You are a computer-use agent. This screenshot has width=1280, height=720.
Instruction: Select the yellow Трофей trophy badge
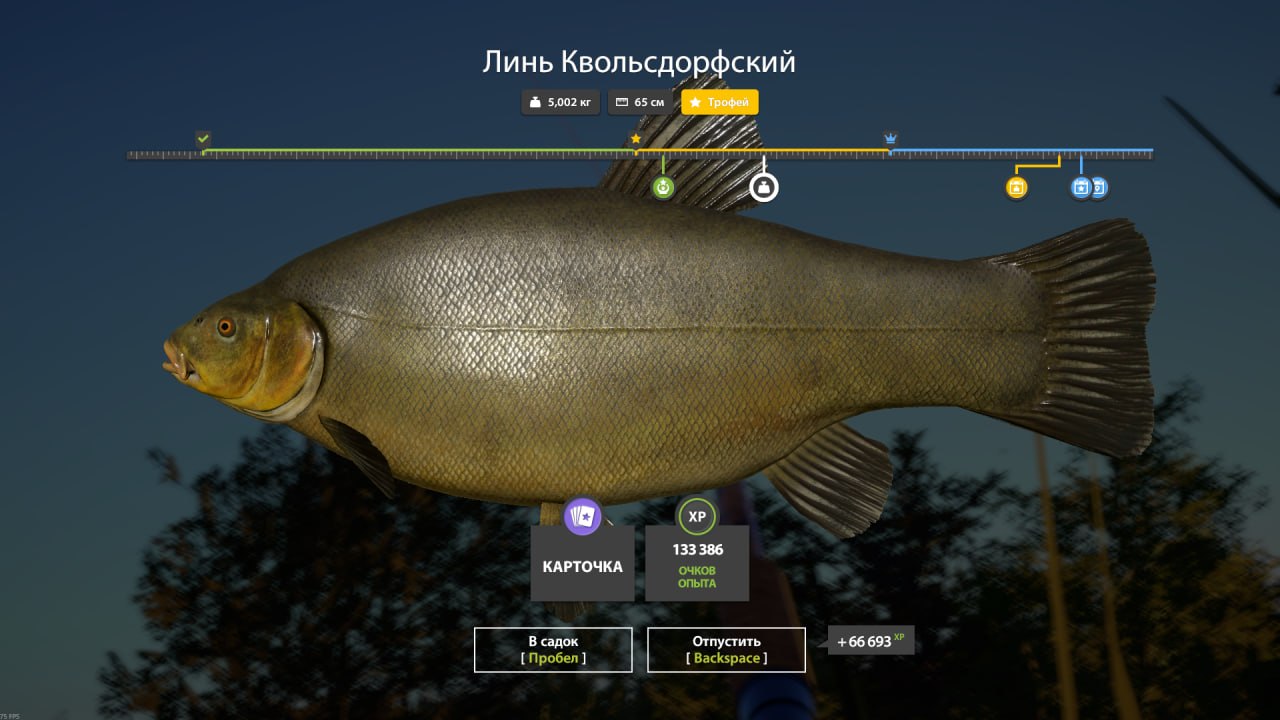coord(720,102)
